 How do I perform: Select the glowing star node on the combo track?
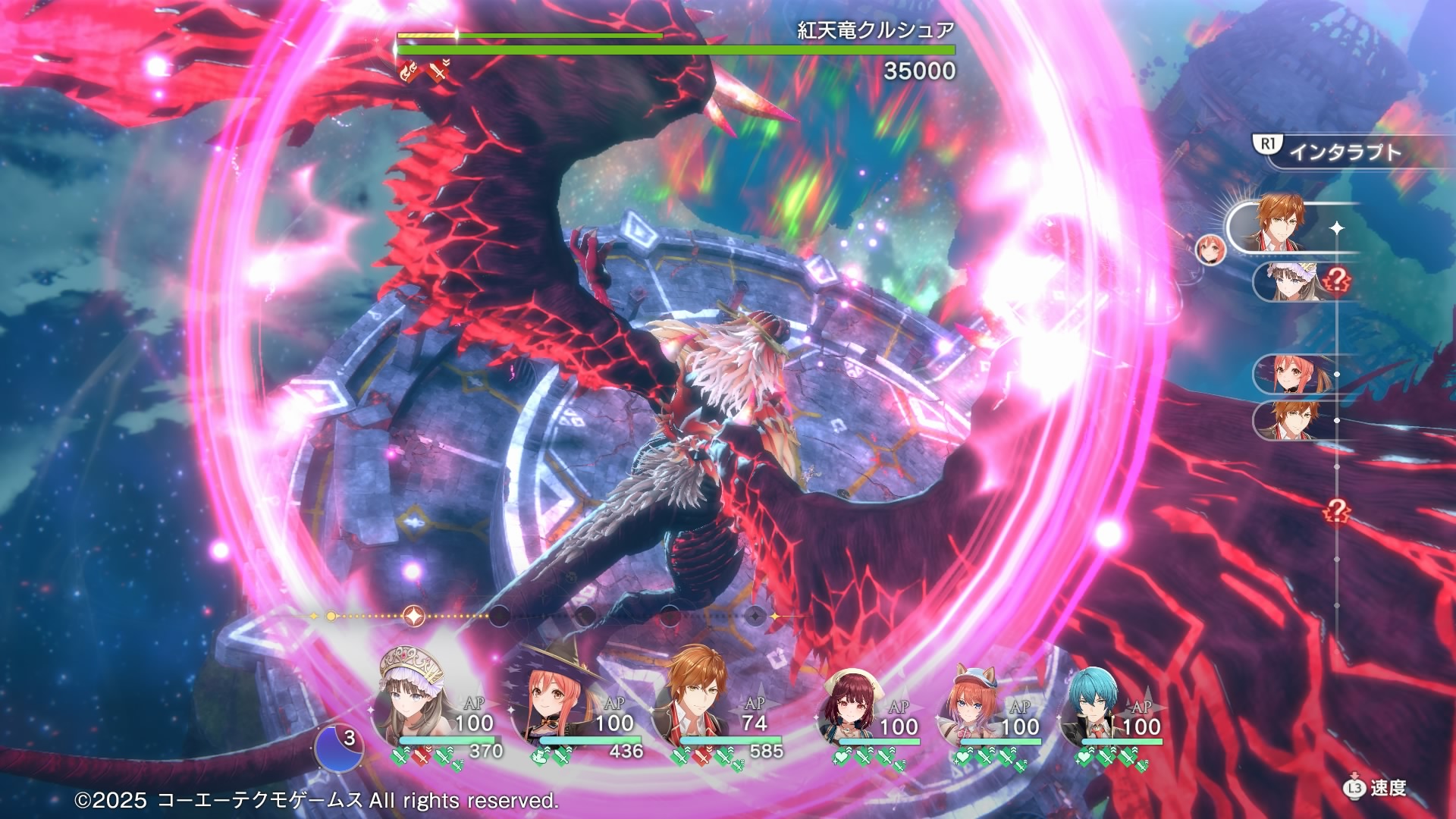click(414, 617)
